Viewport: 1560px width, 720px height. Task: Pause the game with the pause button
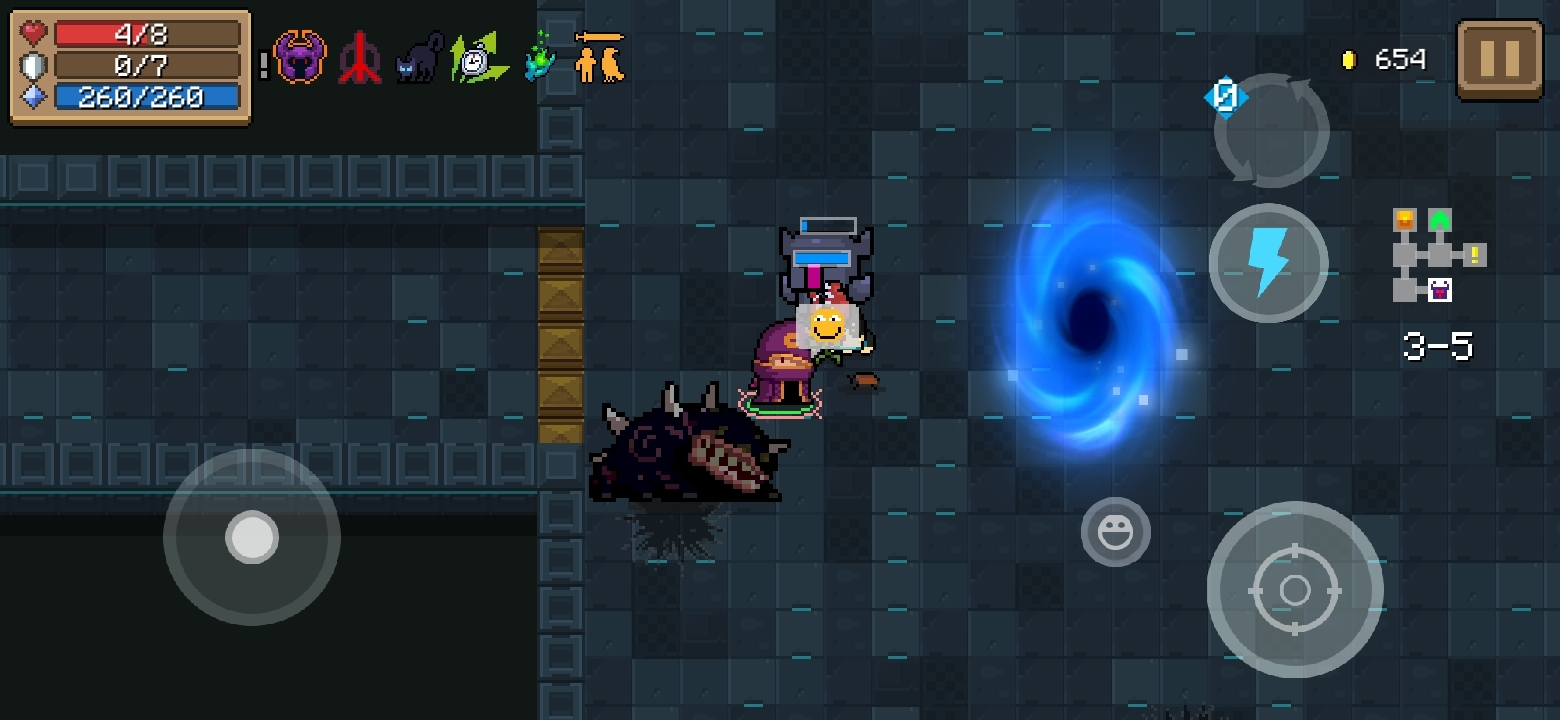(x=1499, y=59)
